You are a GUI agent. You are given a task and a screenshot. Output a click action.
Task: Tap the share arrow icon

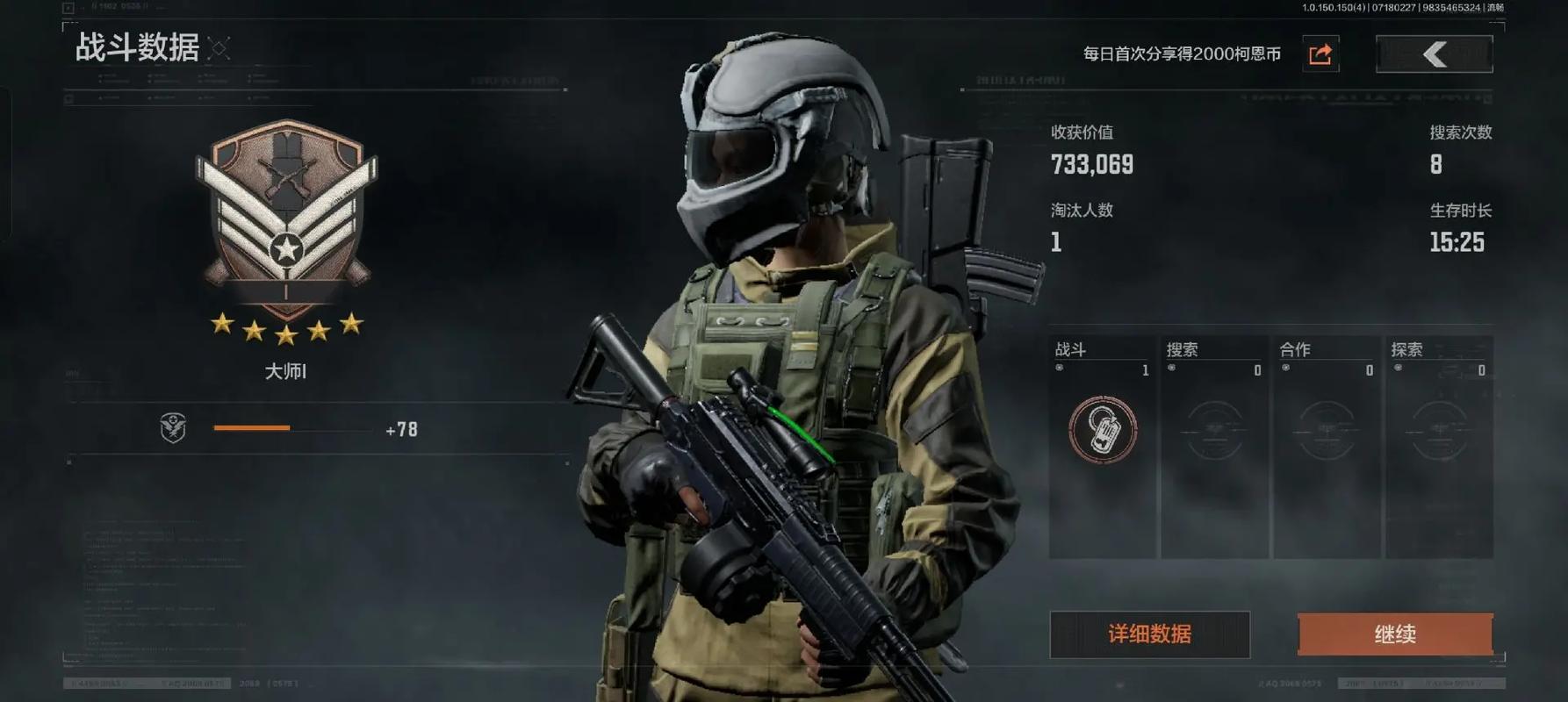[x=1320, y=54]
